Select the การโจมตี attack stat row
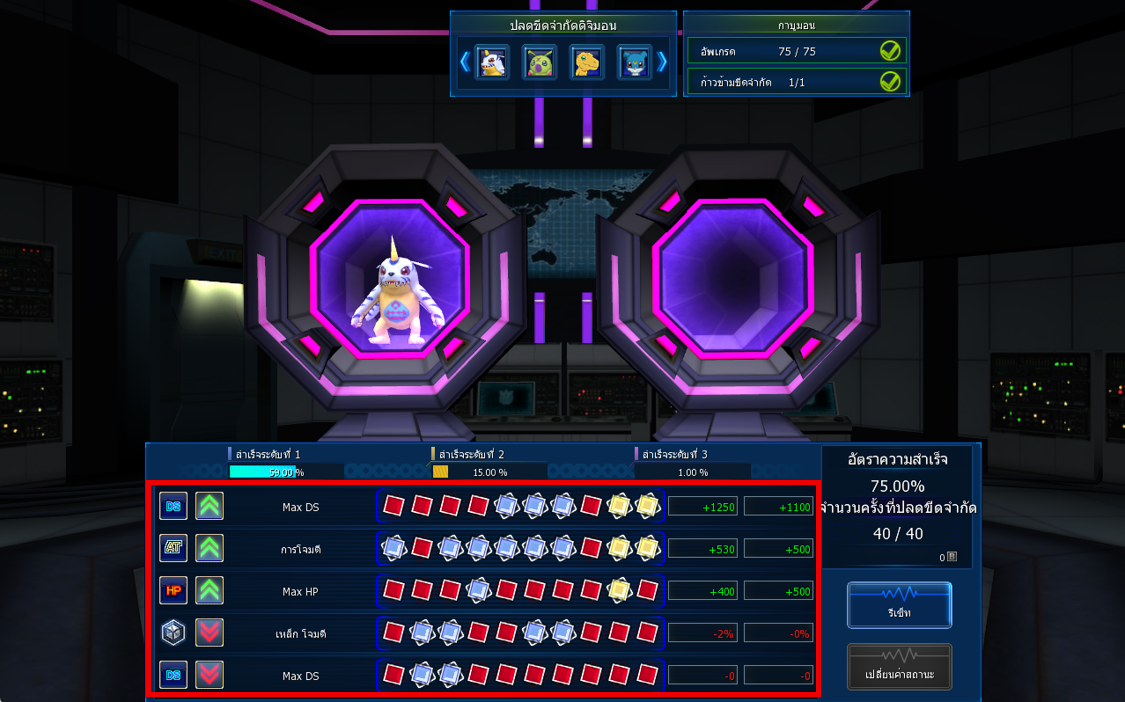The width and height of the screenshot is (1125, 702). coord(300,549)
